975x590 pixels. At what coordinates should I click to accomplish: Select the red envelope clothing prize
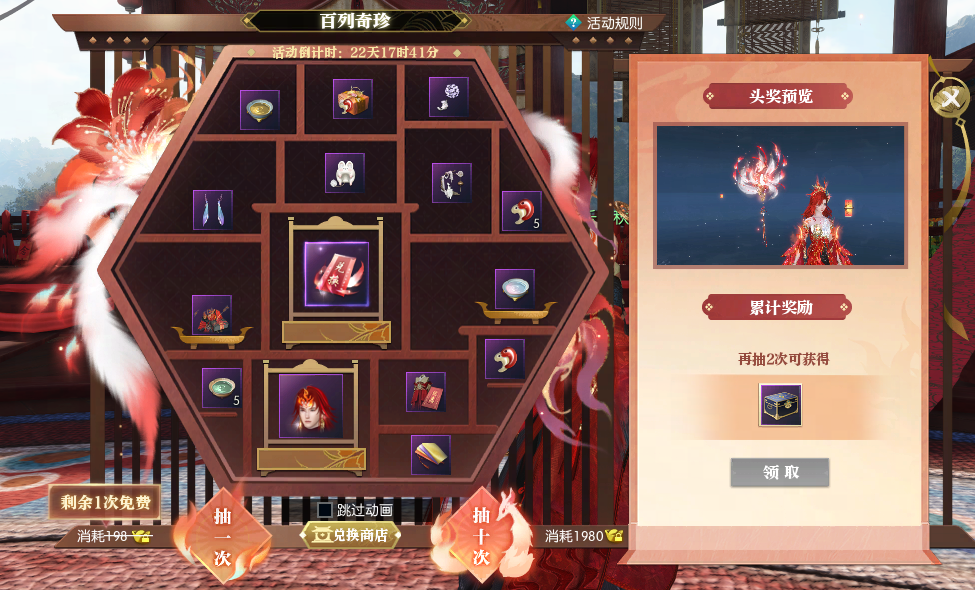click(x=426, y=391)
